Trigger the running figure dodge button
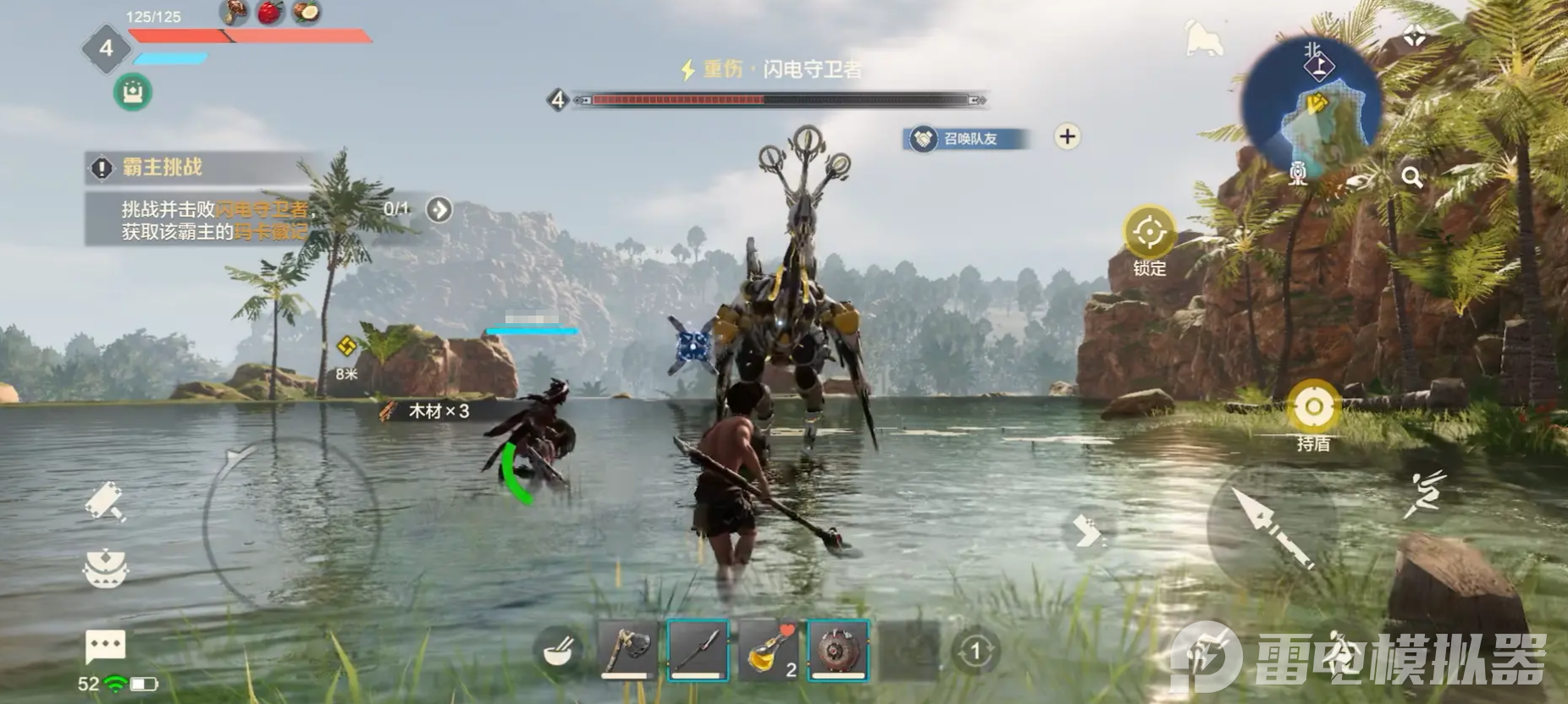 pos(1425,494)
